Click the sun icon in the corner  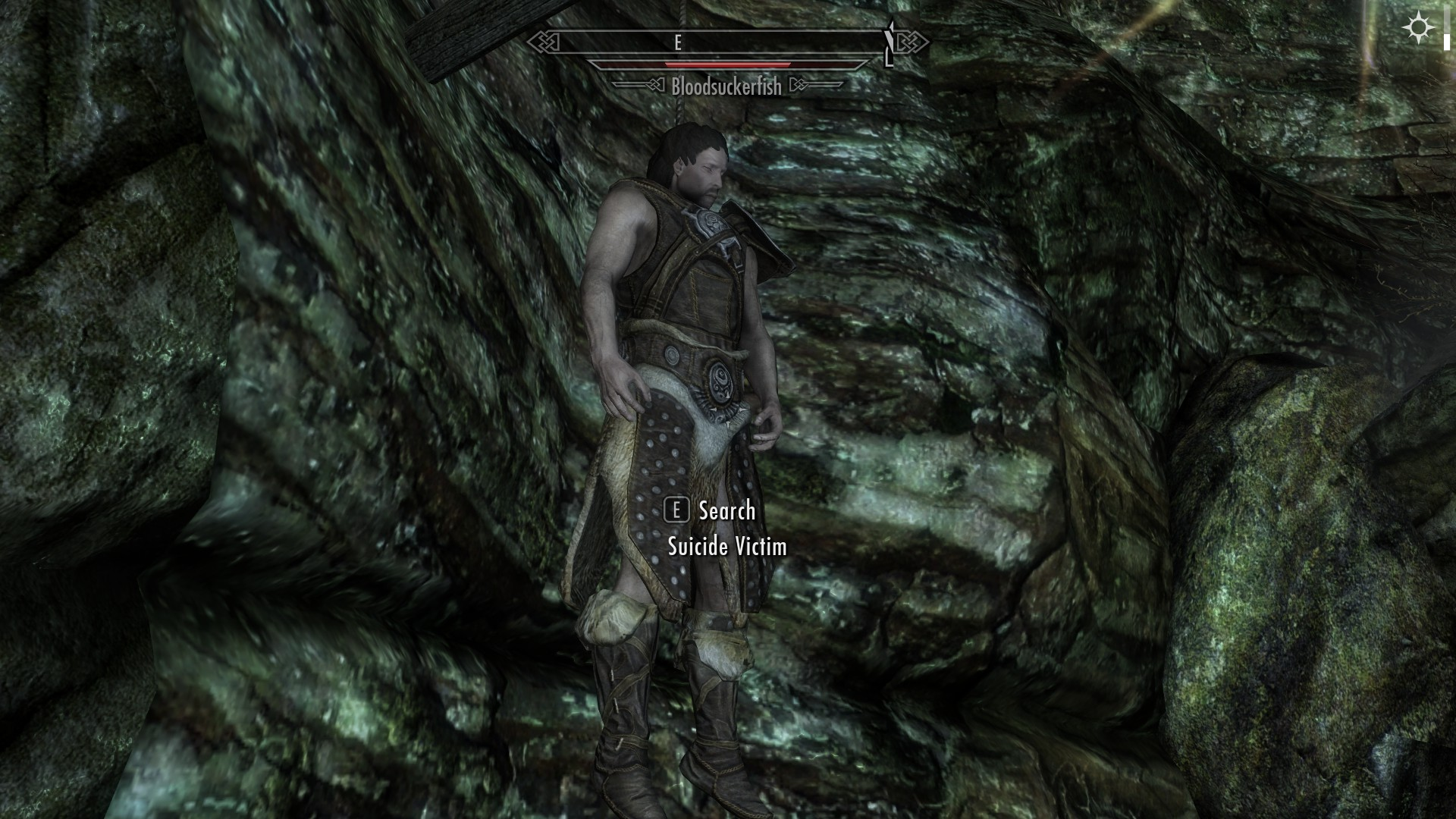pyautogui.click(x=1417, y=29)
